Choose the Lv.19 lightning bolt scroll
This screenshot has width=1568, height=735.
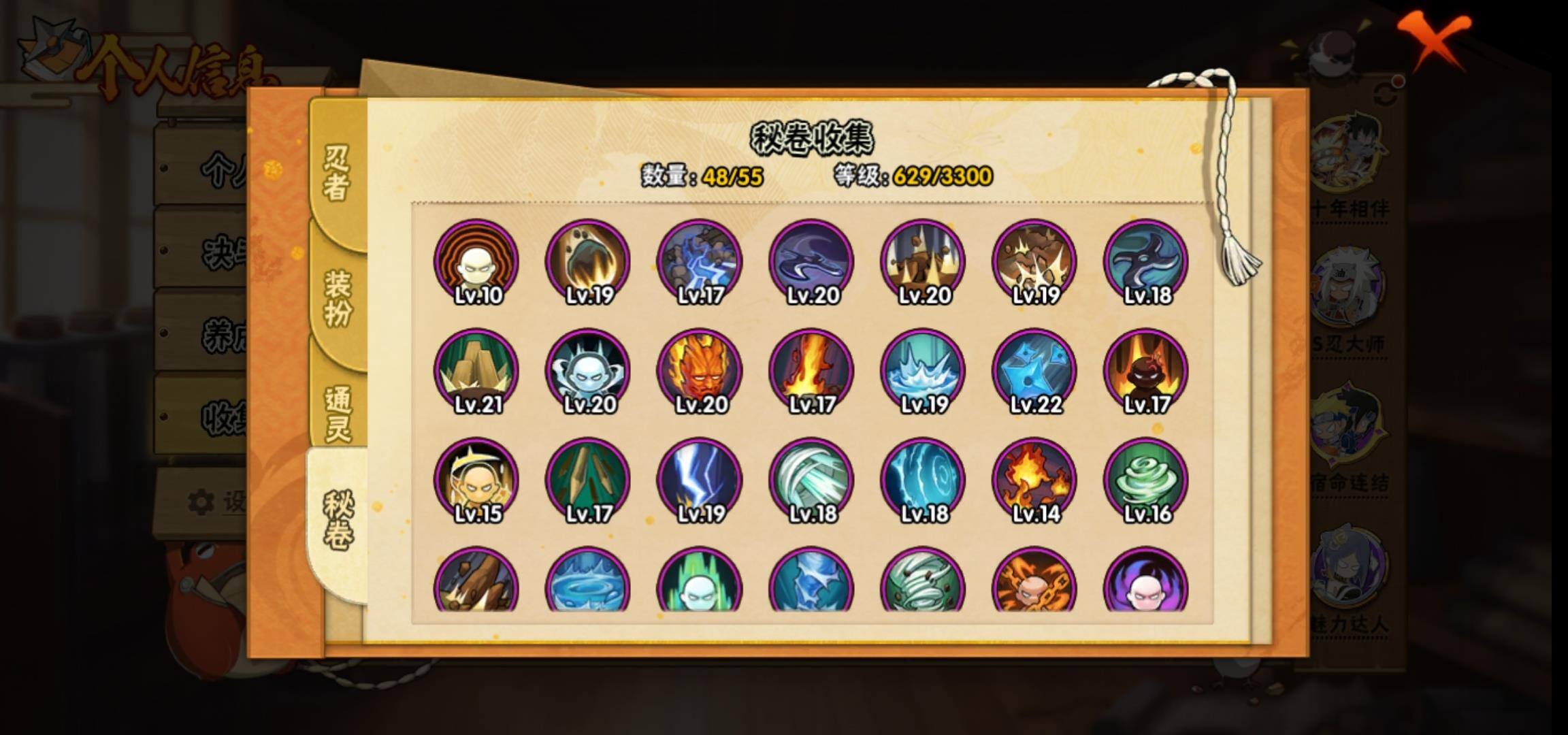click(x=700, y=480)
